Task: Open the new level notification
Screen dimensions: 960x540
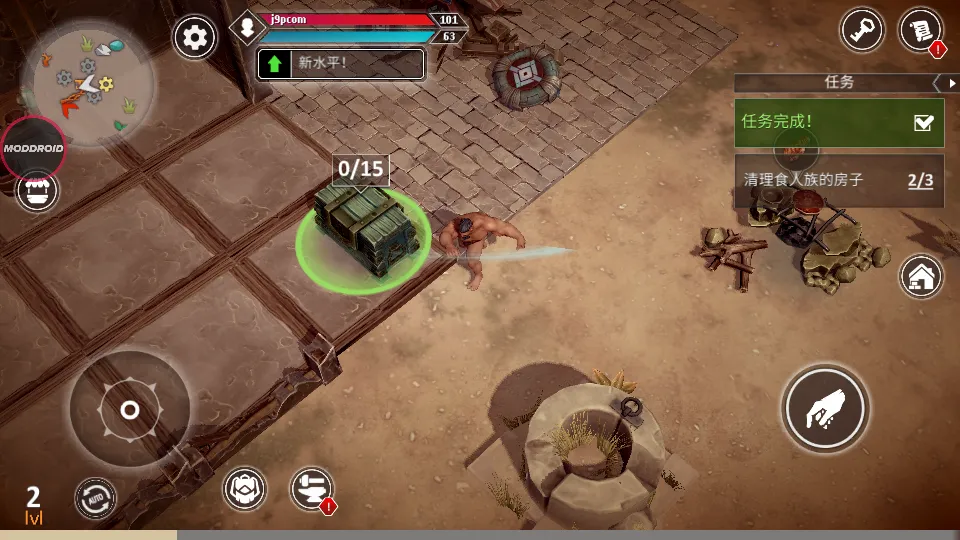Action: click(341, 64)
